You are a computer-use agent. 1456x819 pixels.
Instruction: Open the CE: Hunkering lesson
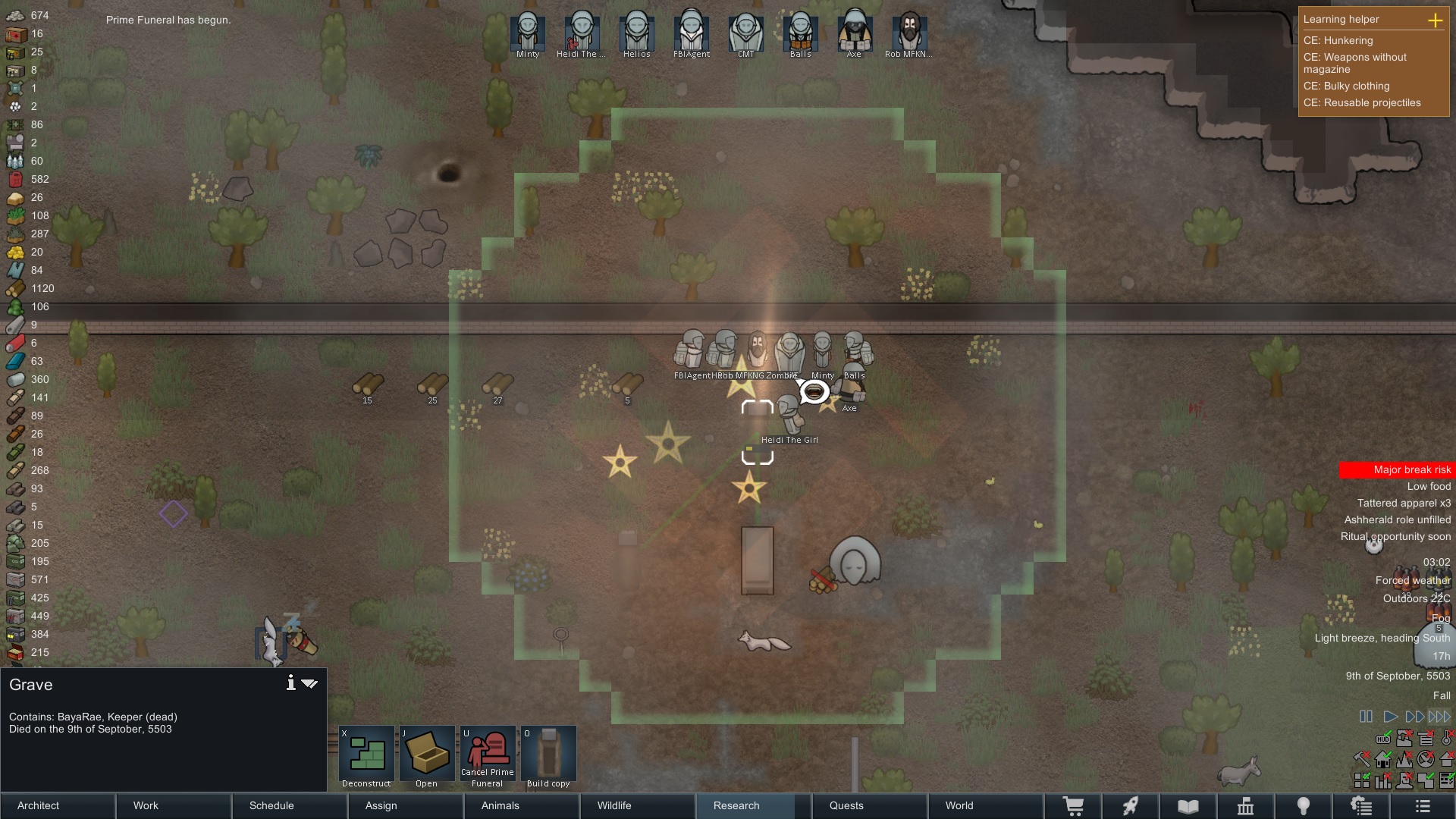point(1338,41)
